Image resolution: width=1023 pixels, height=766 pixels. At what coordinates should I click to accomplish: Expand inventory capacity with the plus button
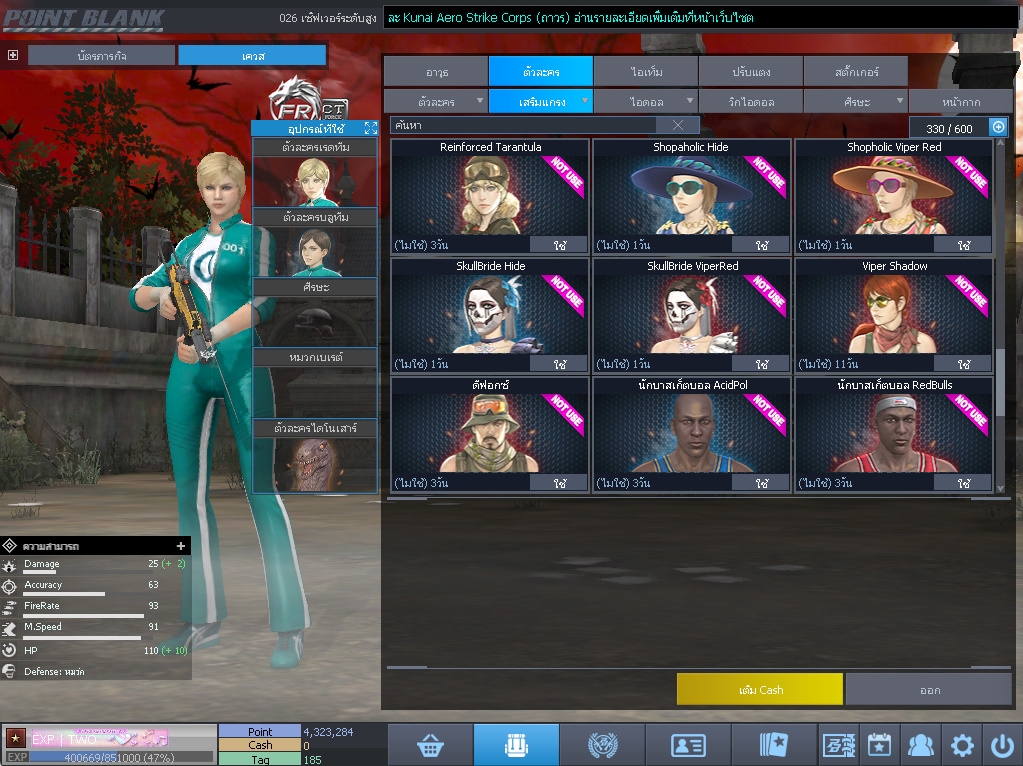click(997, 127)
